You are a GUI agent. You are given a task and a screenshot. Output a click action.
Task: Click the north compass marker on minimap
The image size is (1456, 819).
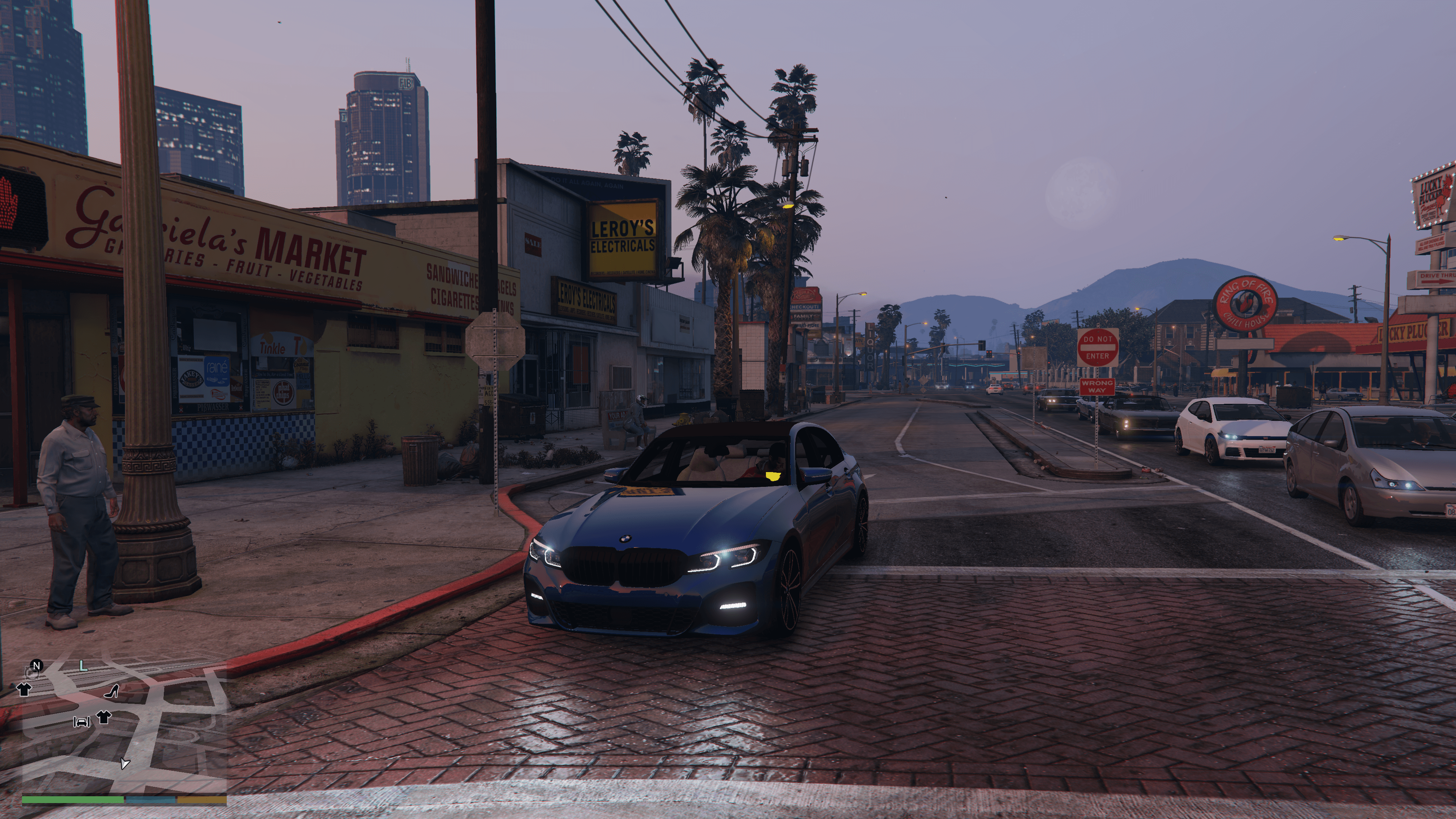click(x=37, y=665)
